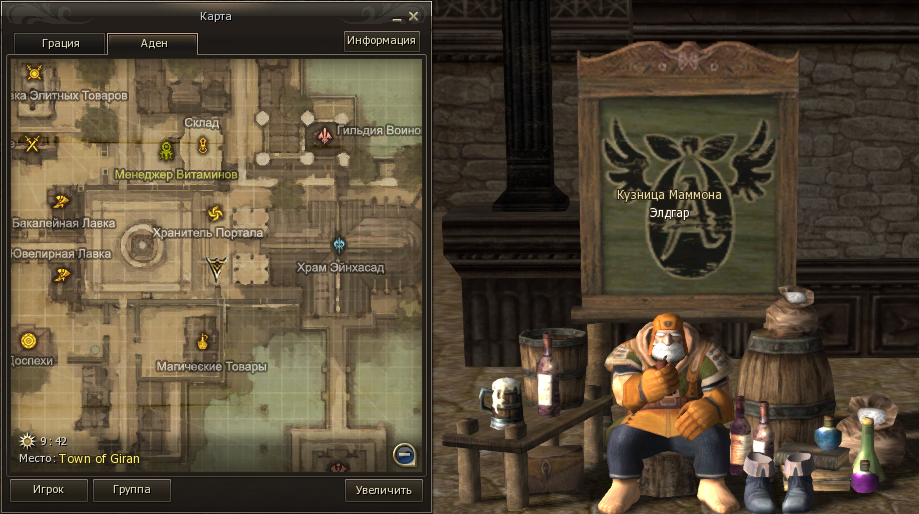Open the Группа view
This screenshot has height=514, width=919.
click(x=131, y=490)
